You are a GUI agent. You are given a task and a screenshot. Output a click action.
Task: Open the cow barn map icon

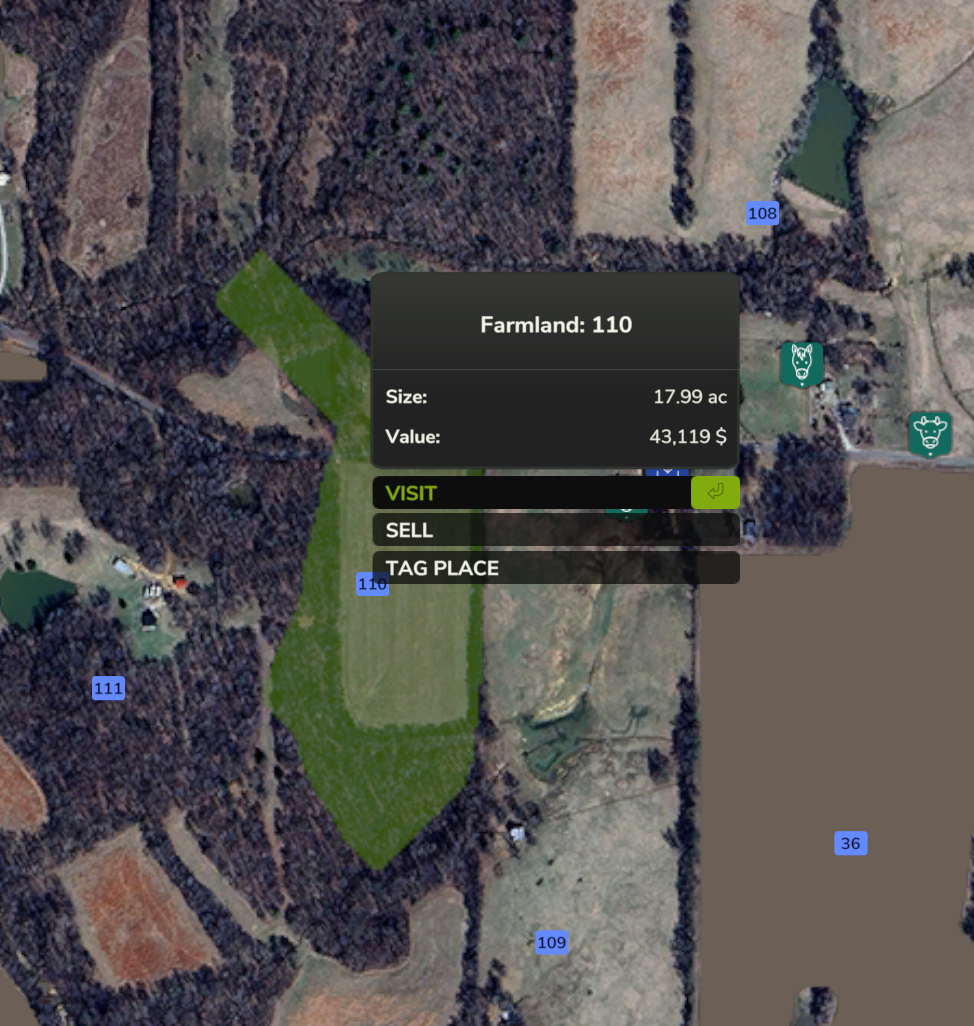[x=930, y=433]
